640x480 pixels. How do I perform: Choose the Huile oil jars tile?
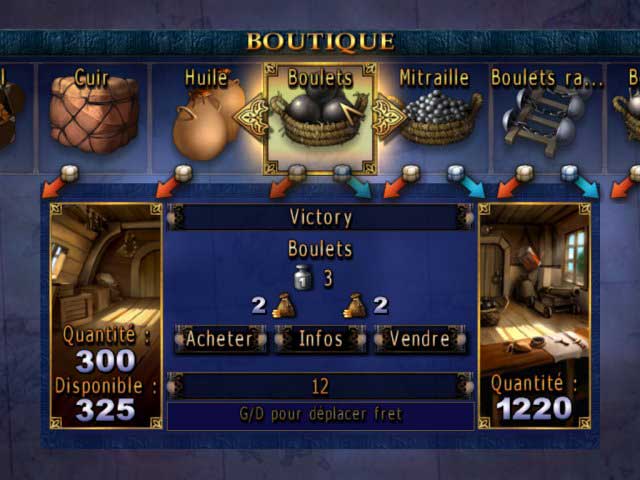(x=206, y=117)
